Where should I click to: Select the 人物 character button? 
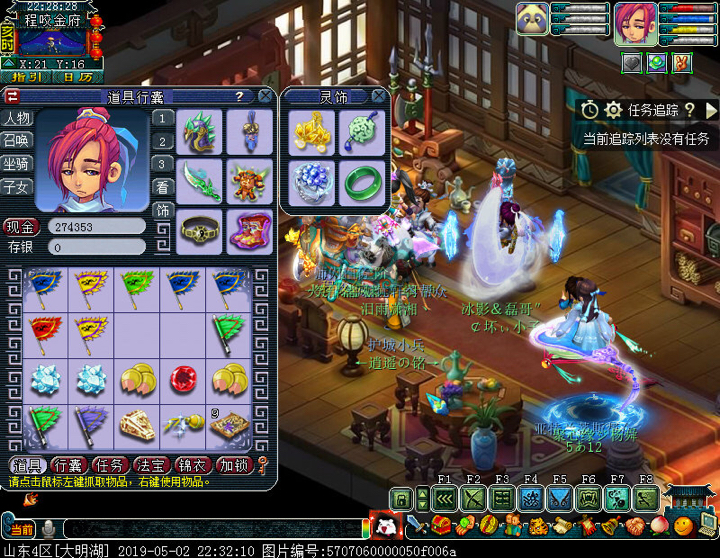tap(17, 118)
